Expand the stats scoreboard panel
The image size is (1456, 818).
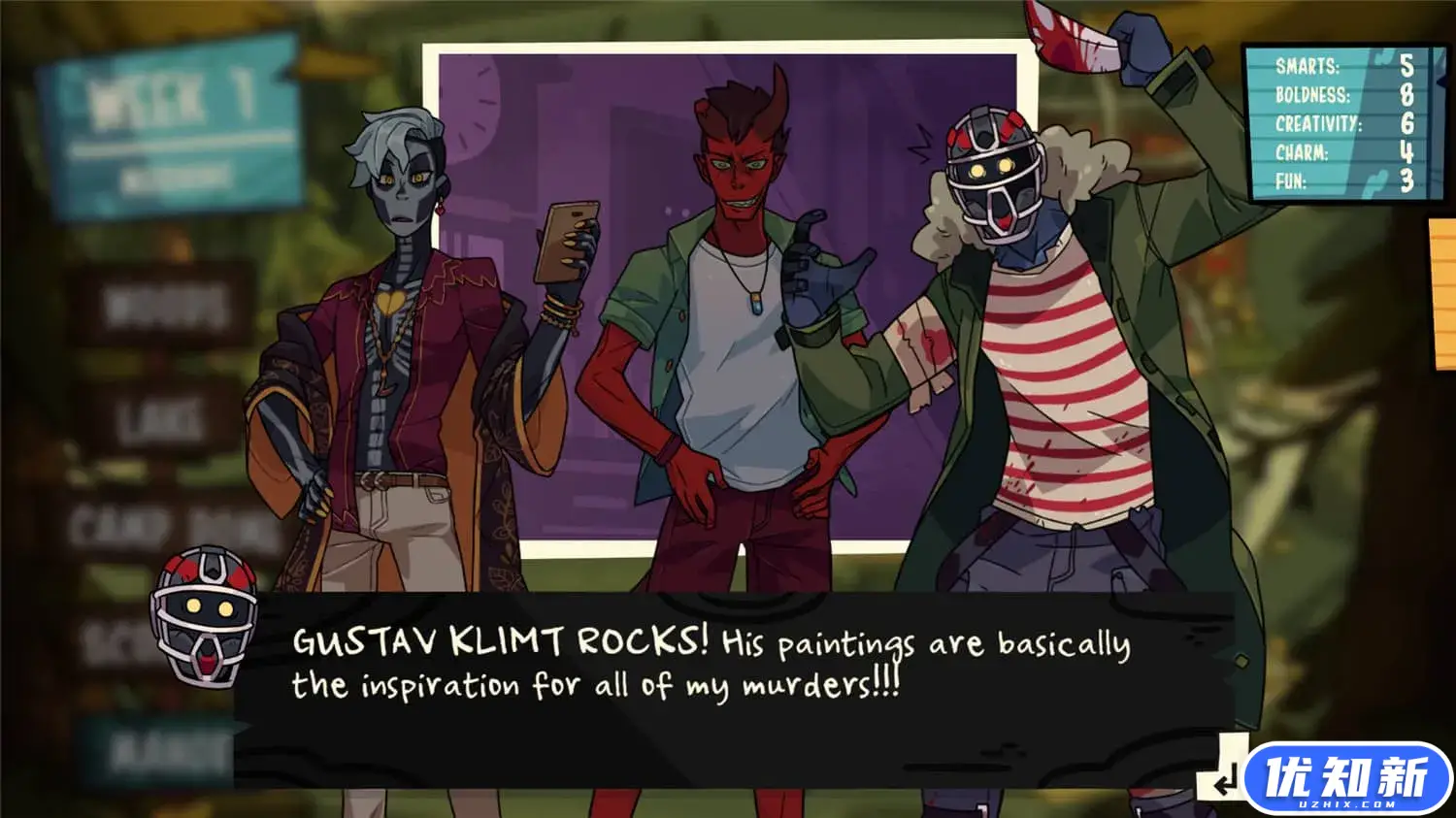(x=1344, y=124)
